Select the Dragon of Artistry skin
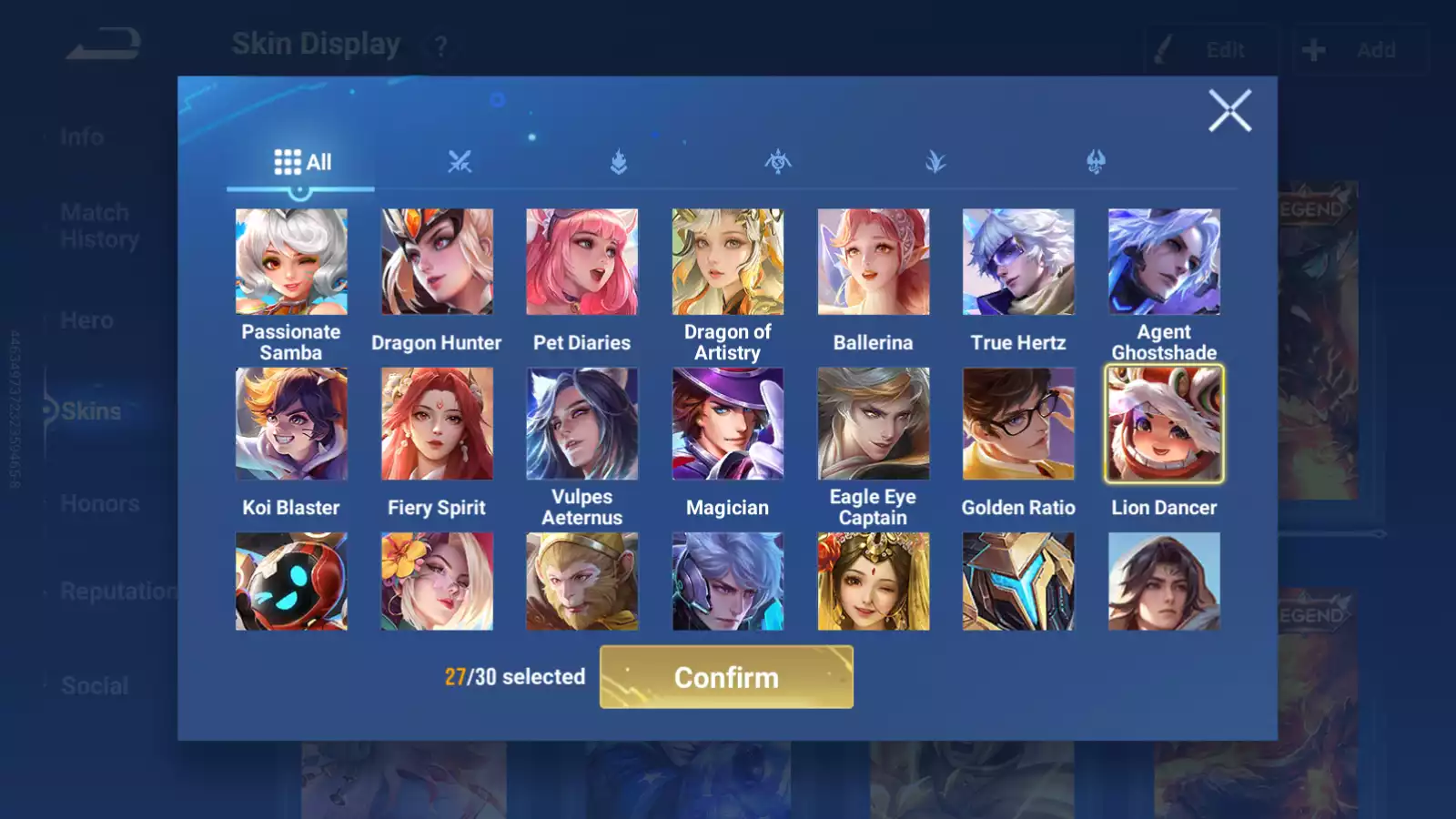 727,262
